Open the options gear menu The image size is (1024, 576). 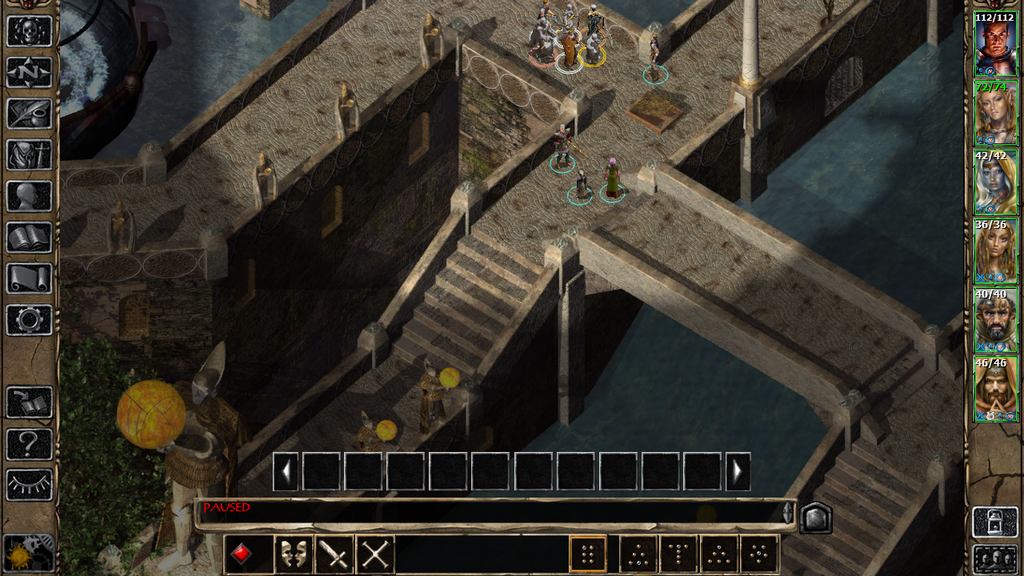click(29, 320)
